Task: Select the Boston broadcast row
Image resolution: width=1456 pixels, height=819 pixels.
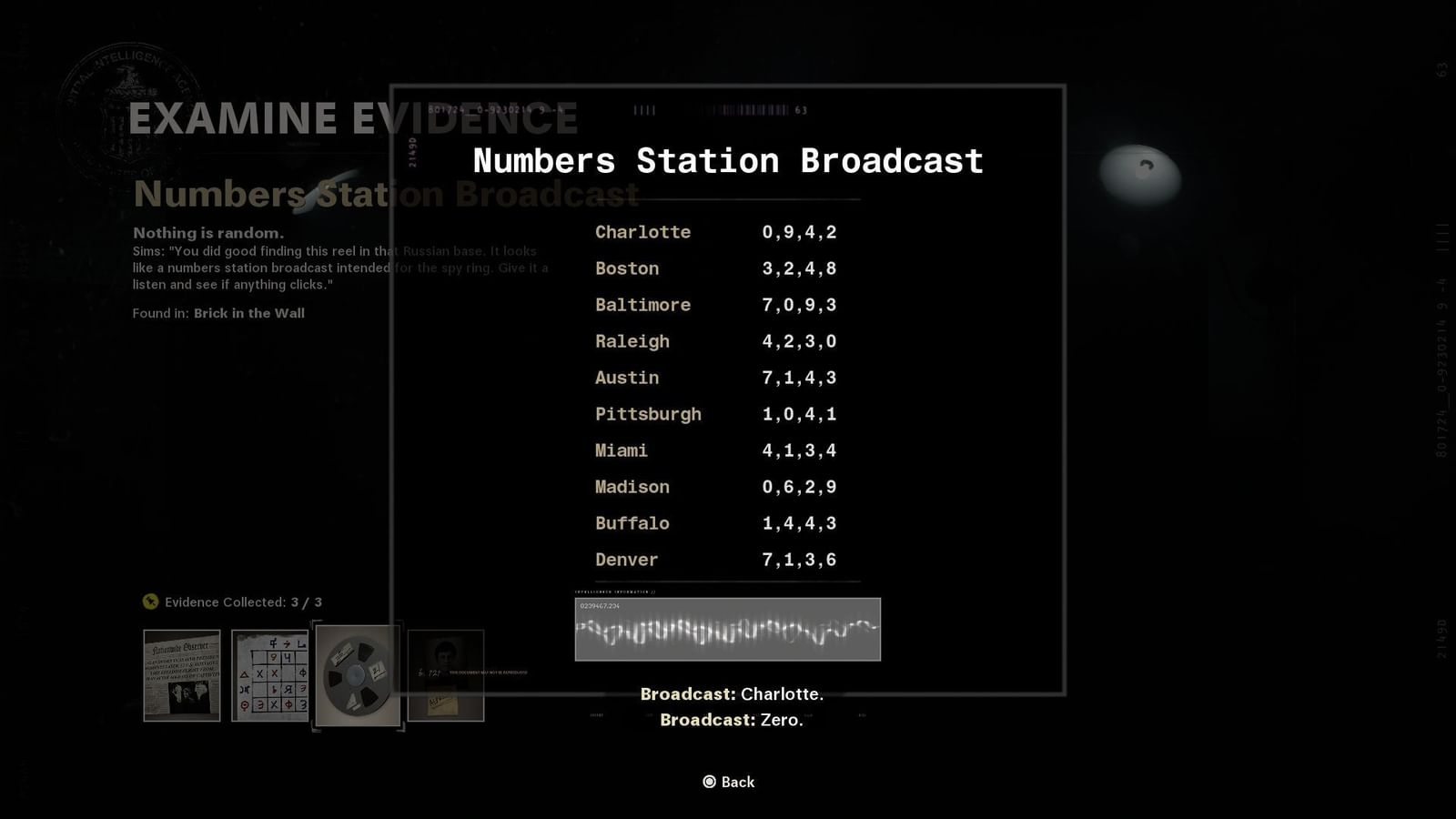Action: click(x=714, y=268)
